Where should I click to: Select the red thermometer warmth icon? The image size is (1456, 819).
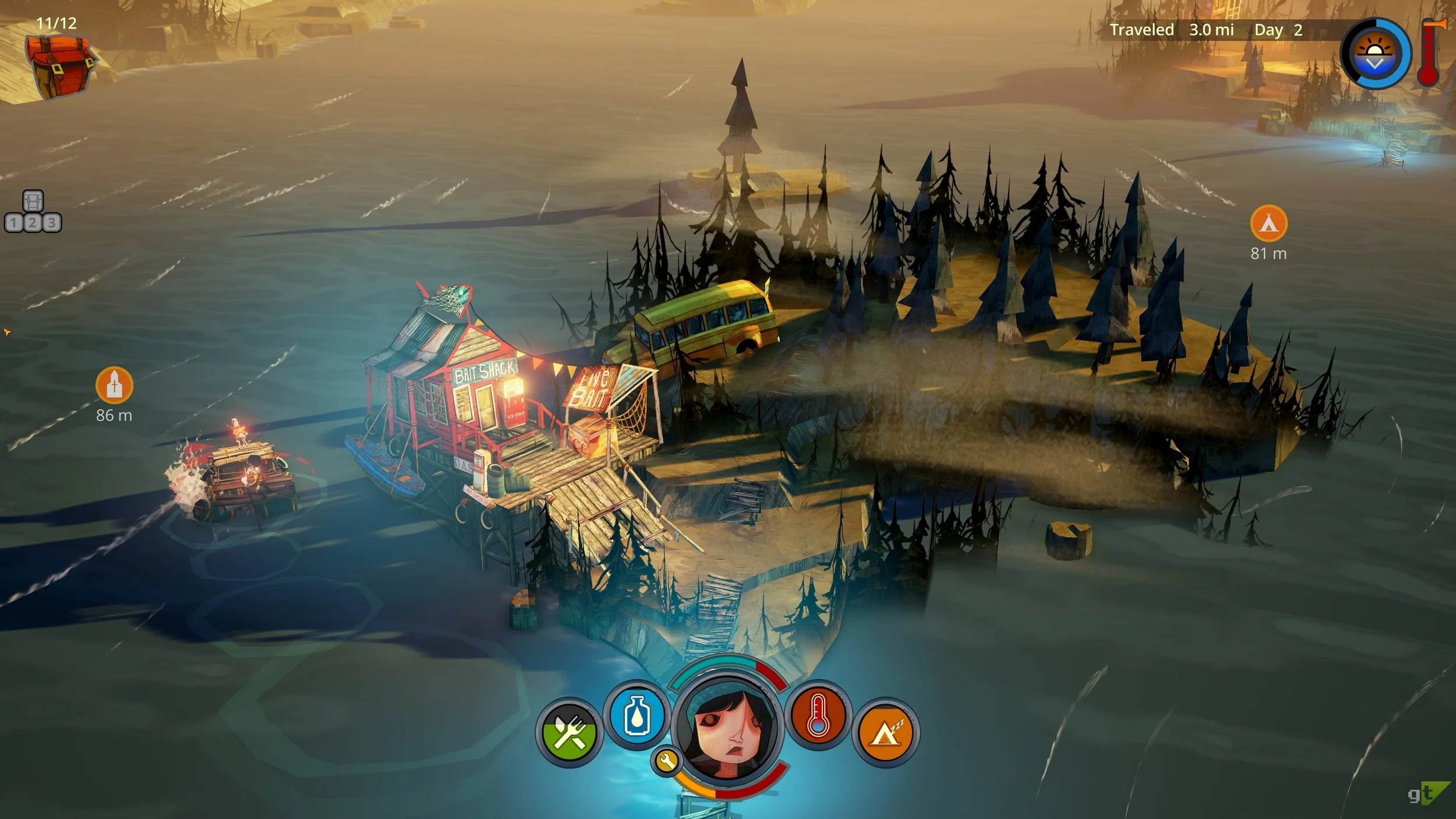[818, 715]
